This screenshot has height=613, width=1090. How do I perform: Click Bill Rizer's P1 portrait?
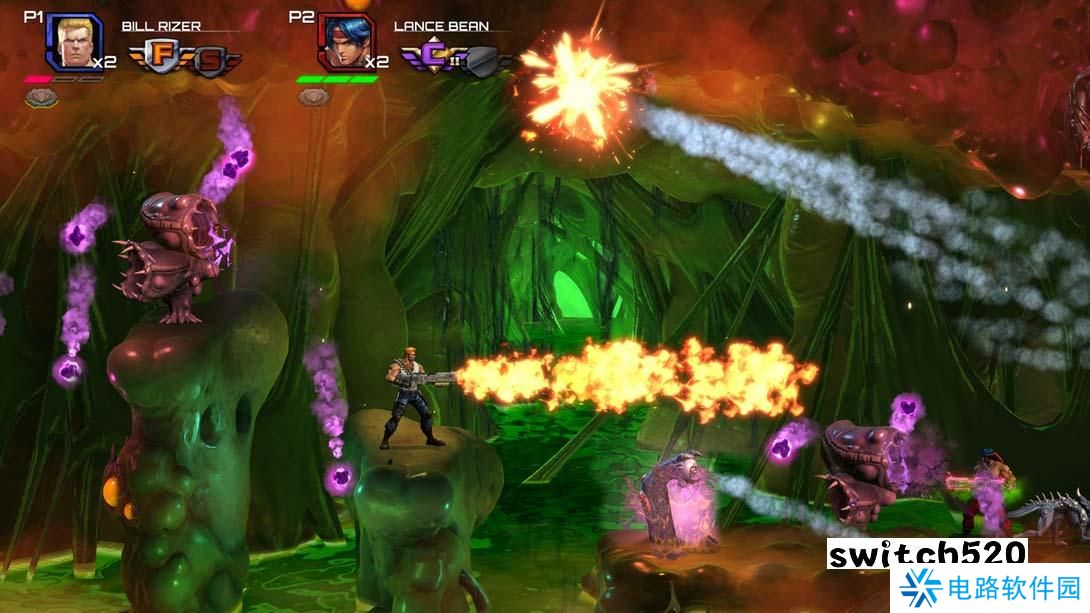73,42
